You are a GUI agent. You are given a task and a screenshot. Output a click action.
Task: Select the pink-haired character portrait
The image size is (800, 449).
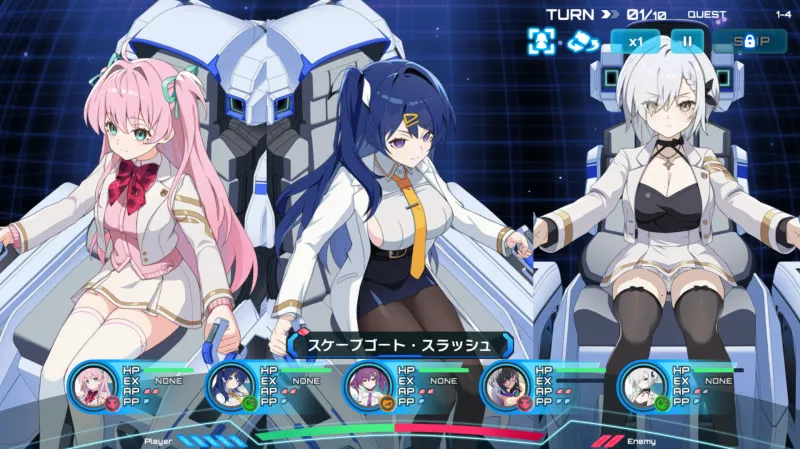point(92,384)
